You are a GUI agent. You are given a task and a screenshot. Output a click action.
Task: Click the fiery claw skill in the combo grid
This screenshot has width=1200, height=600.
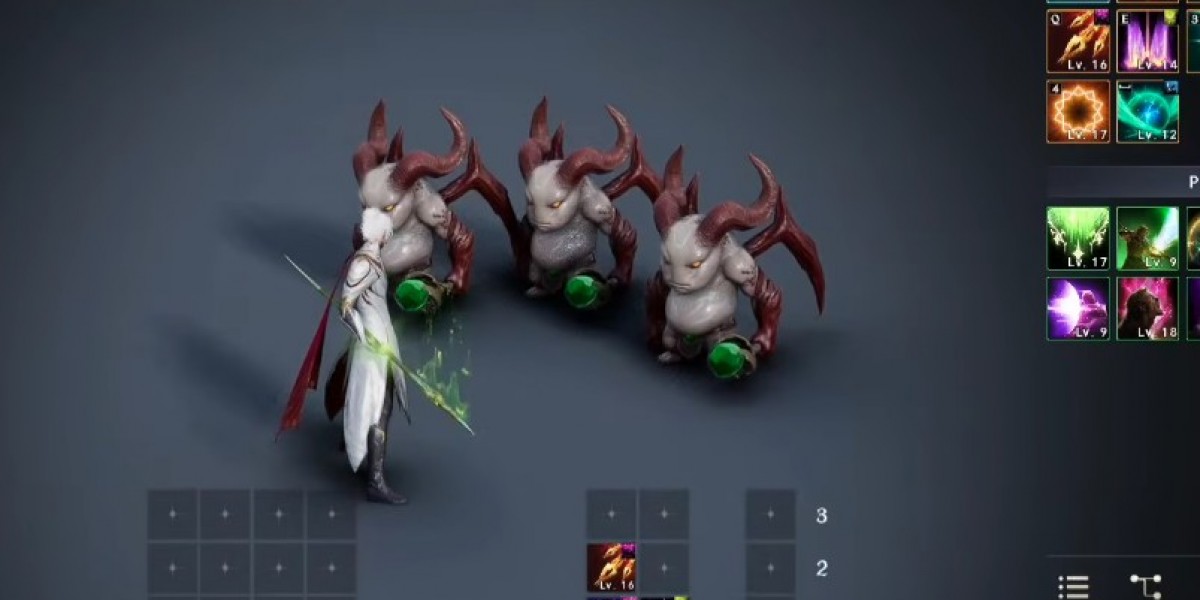611,567
